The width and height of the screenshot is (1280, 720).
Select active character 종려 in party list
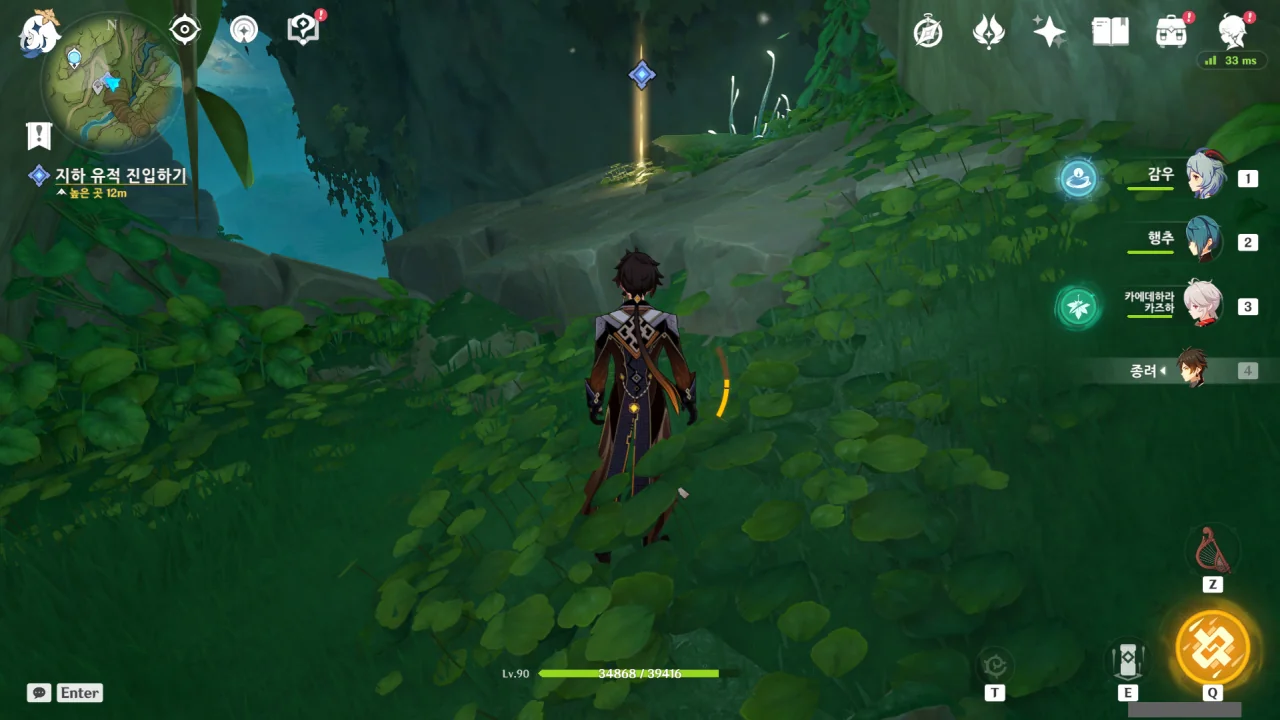(1190, 369)
